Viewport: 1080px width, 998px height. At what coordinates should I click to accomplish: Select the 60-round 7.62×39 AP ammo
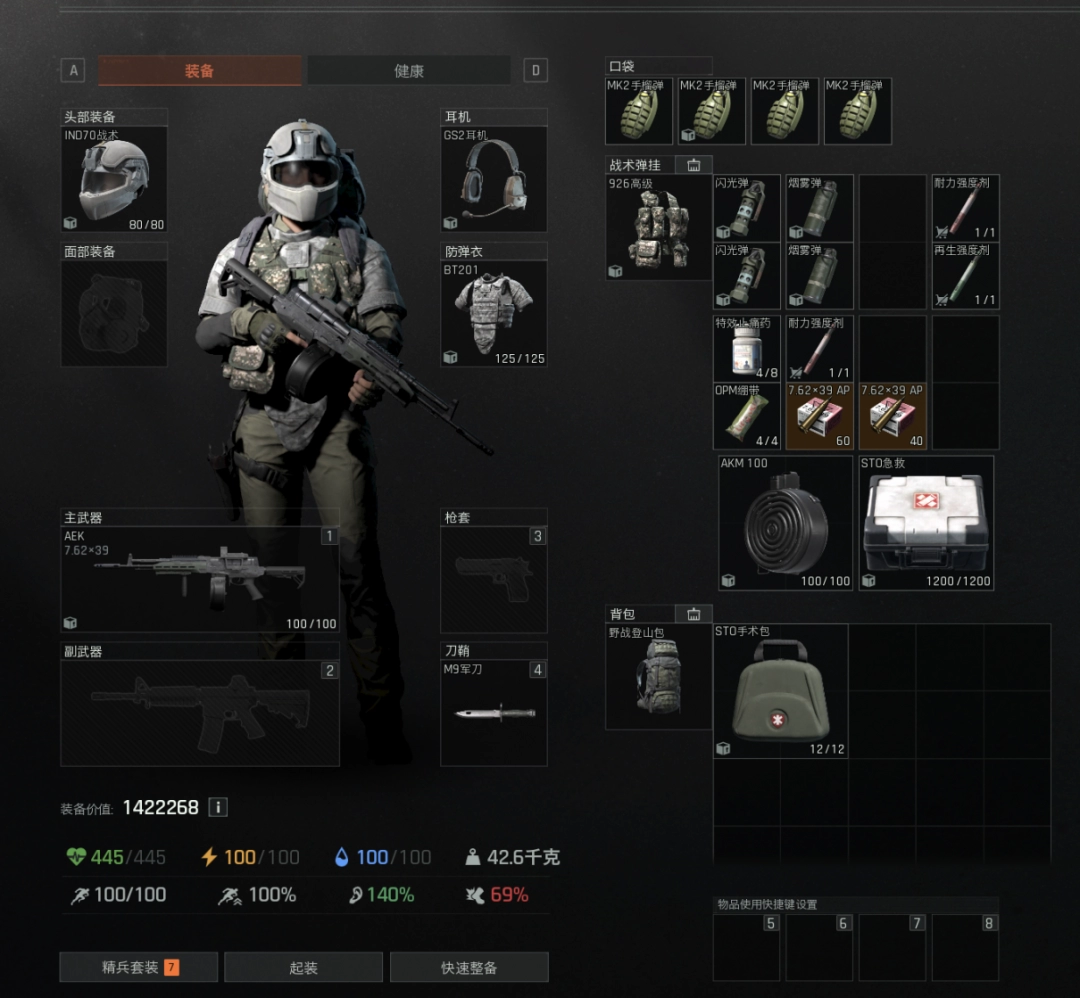click(x=819, y=415)
